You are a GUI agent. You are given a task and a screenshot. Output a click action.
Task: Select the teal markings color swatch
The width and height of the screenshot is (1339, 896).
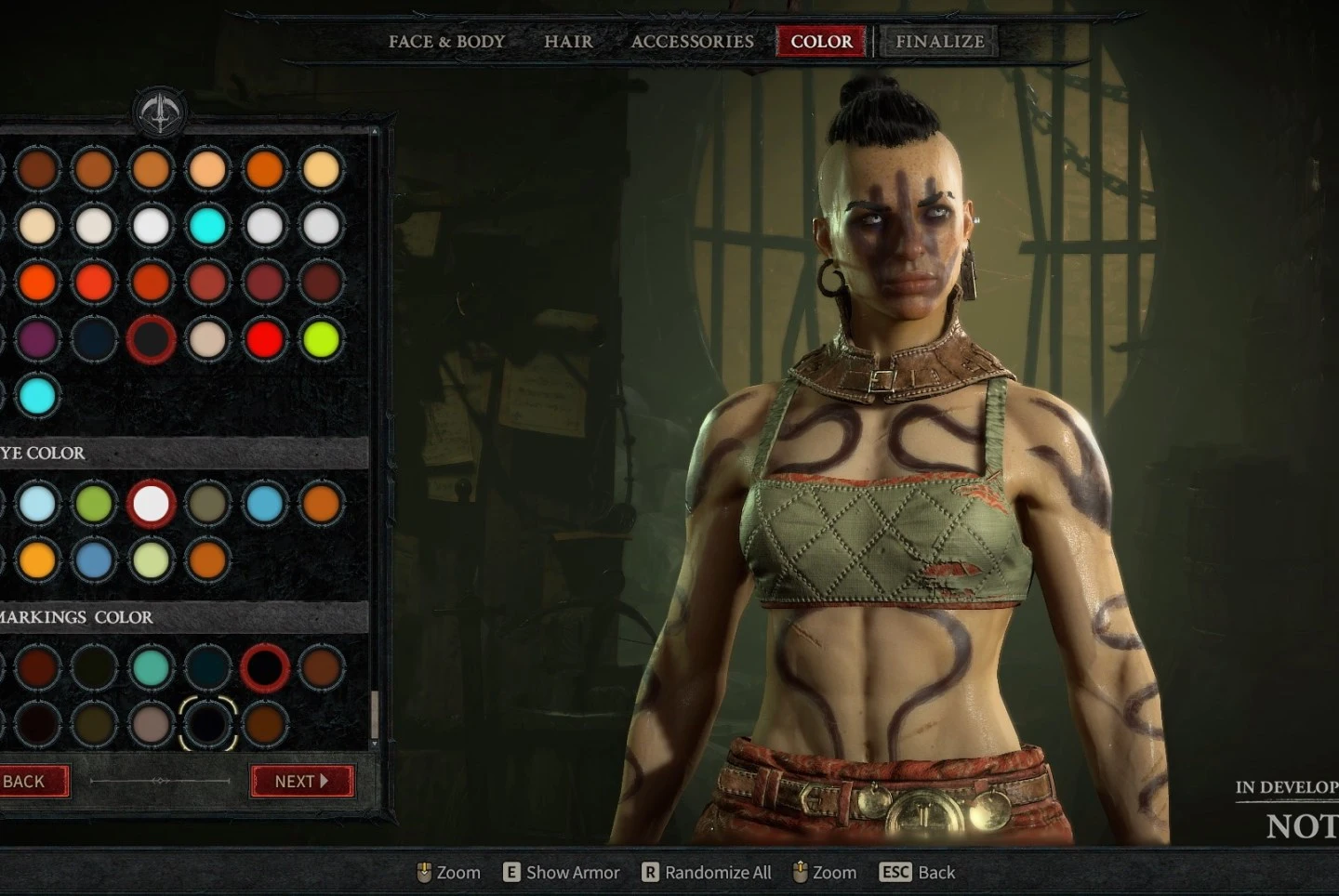[x=151, y=667]
